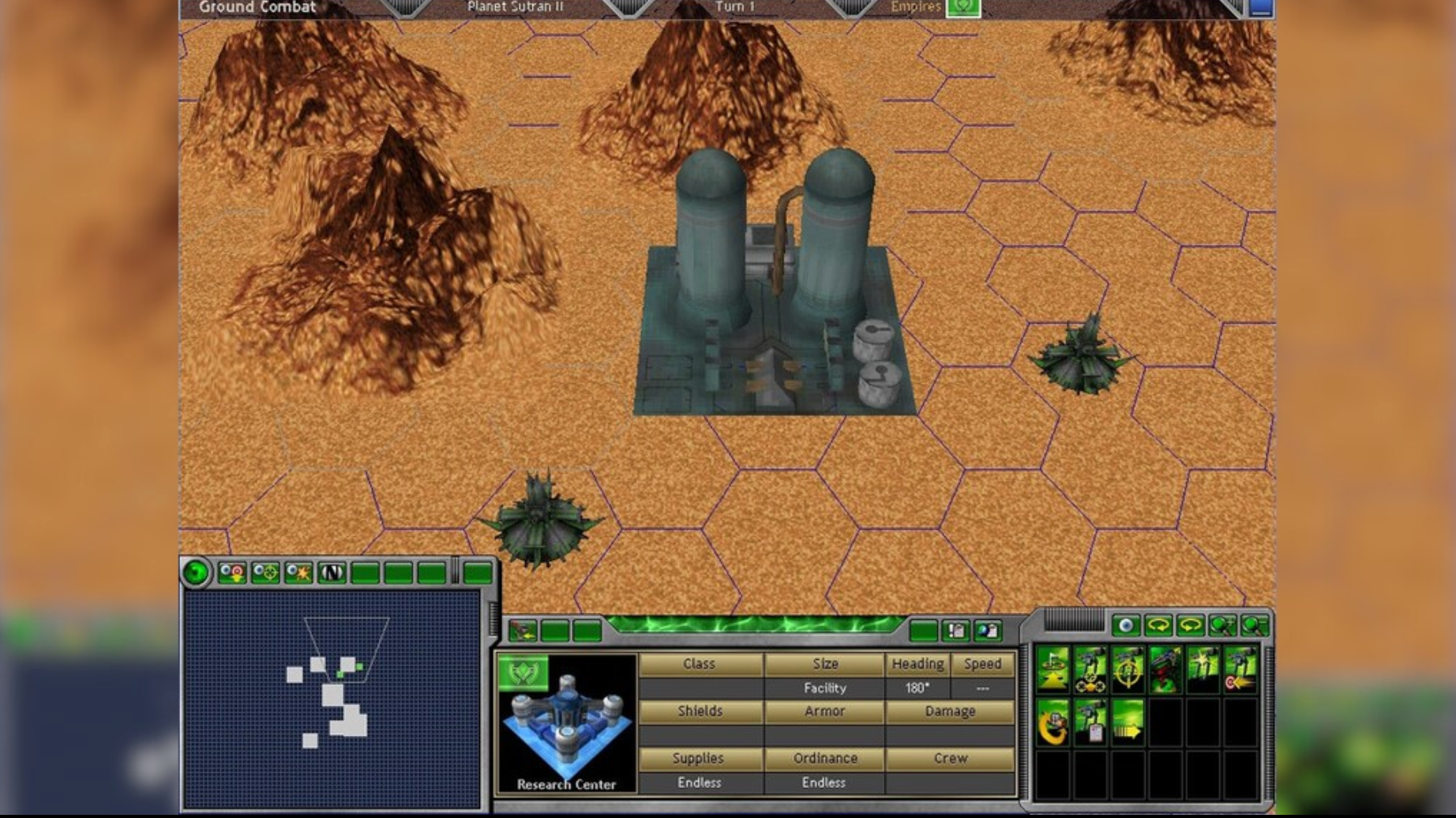
Task: Rotate the camera right
Action: (x=1189, y=625)
